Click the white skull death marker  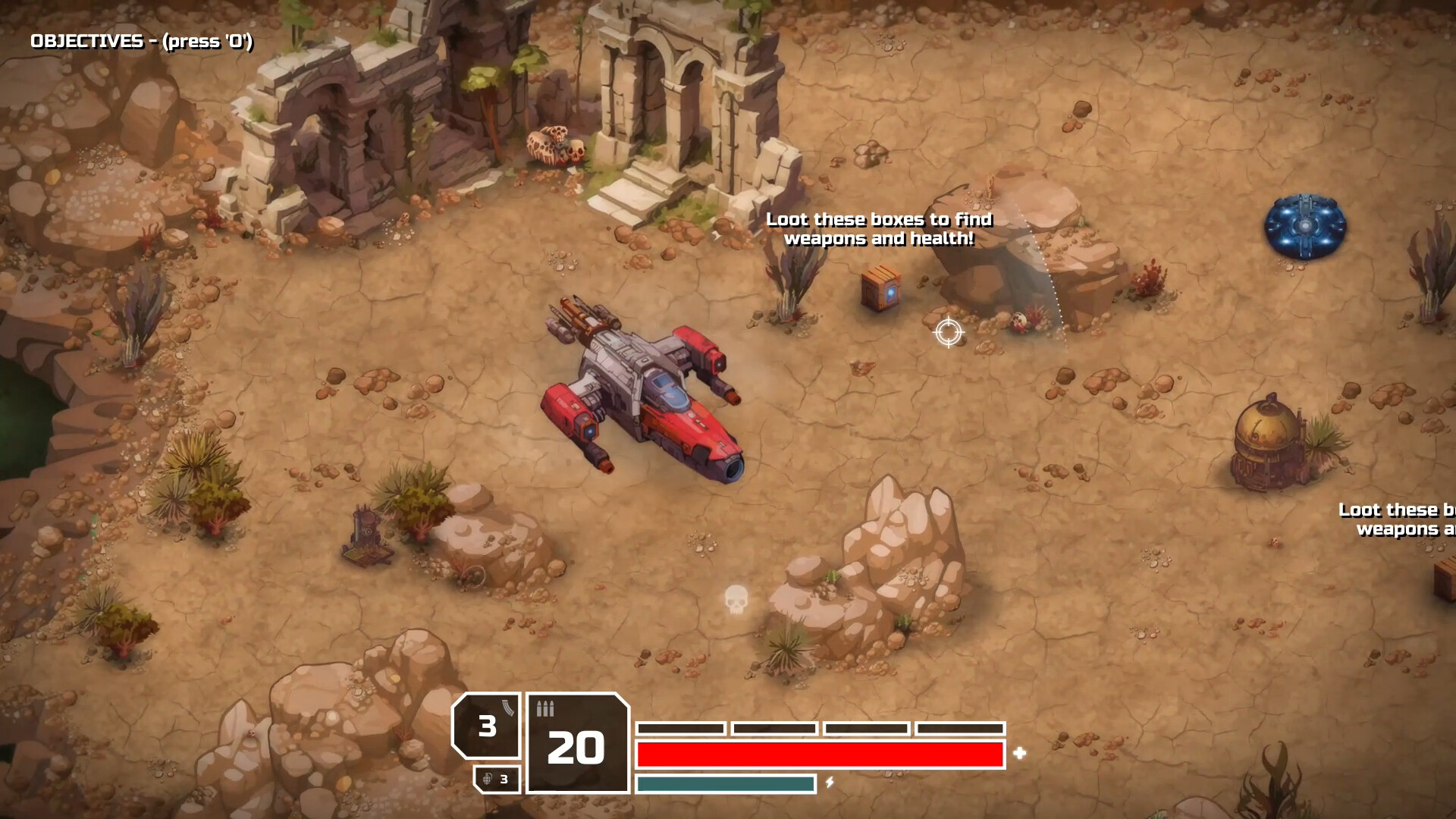tap(735, 600)
